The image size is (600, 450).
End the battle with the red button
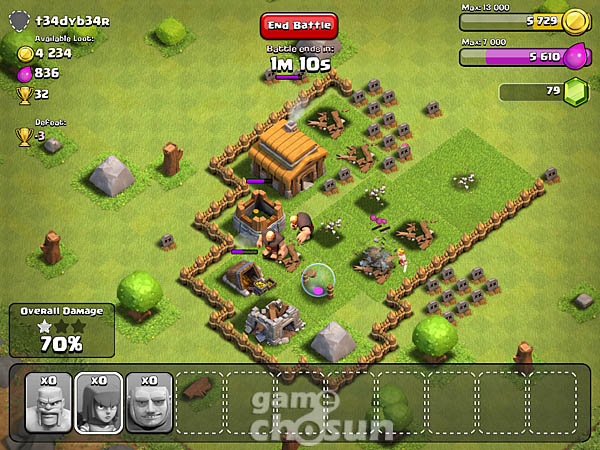(299, 26)
